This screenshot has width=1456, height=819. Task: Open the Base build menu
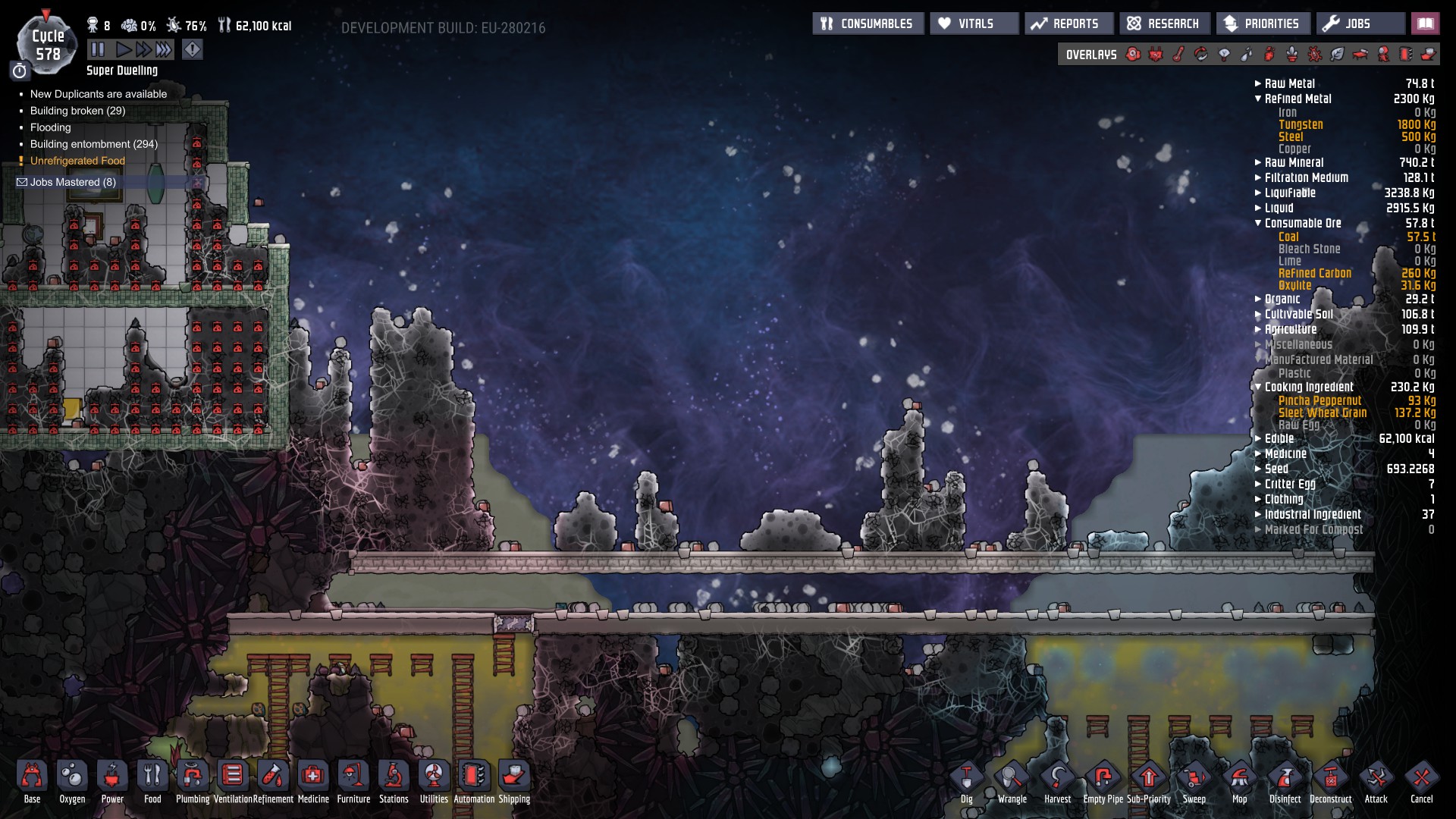[32, 781]
